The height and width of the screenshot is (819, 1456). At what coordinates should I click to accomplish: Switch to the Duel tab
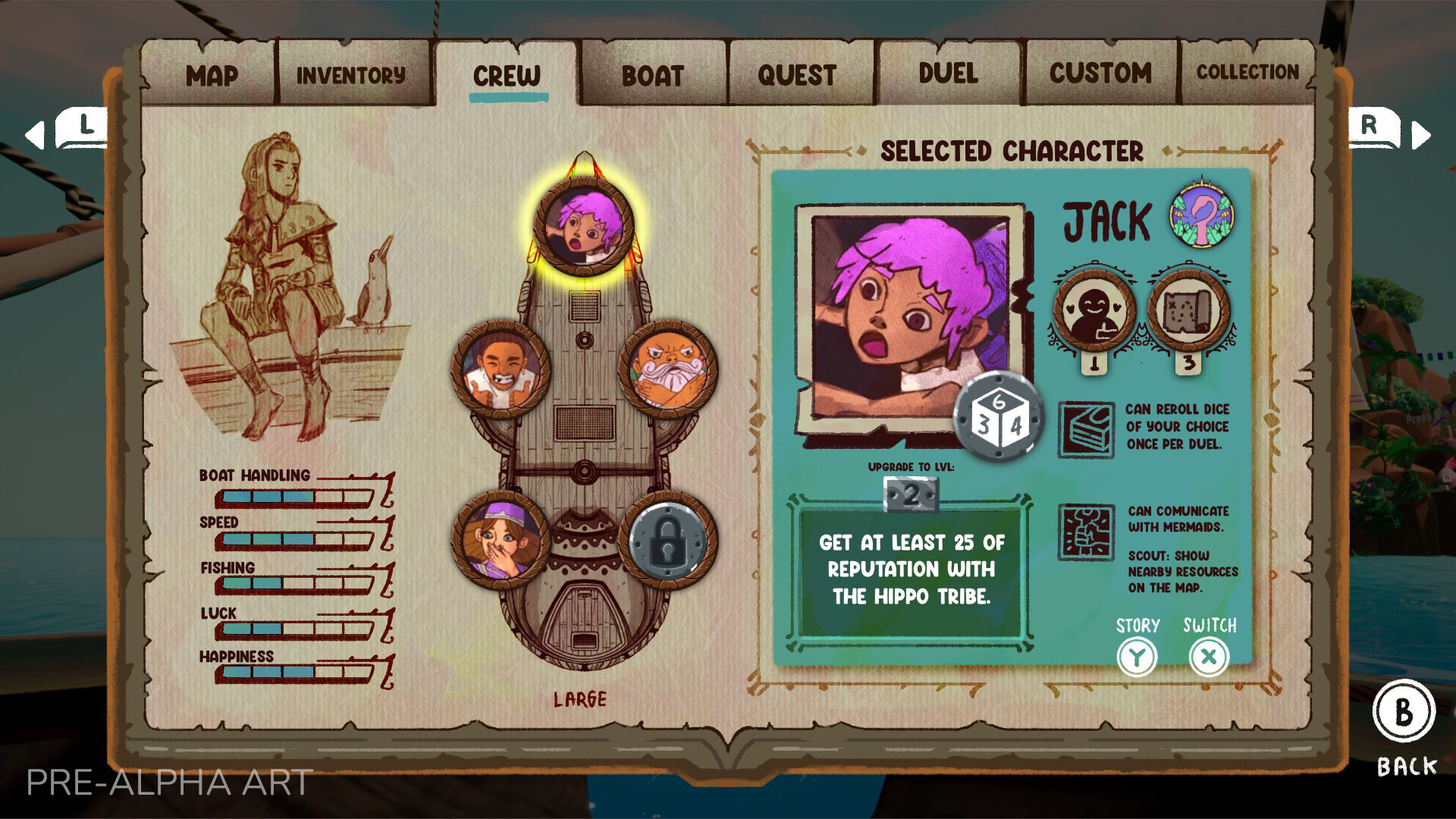pyautogui.click(x=947, y=73)
